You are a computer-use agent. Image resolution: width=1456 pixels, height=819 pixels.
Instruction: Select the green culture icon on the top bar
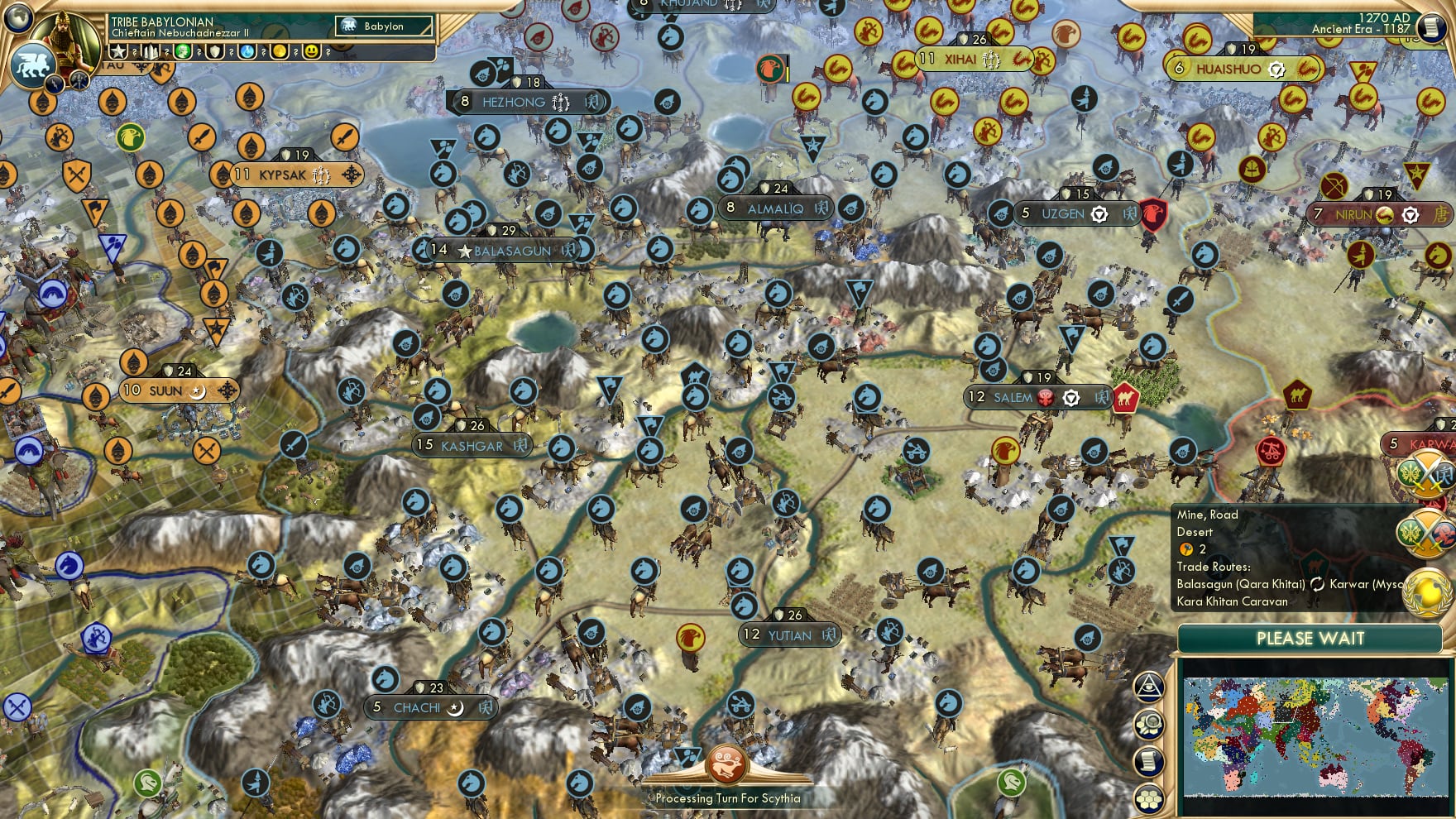point(184,51)
